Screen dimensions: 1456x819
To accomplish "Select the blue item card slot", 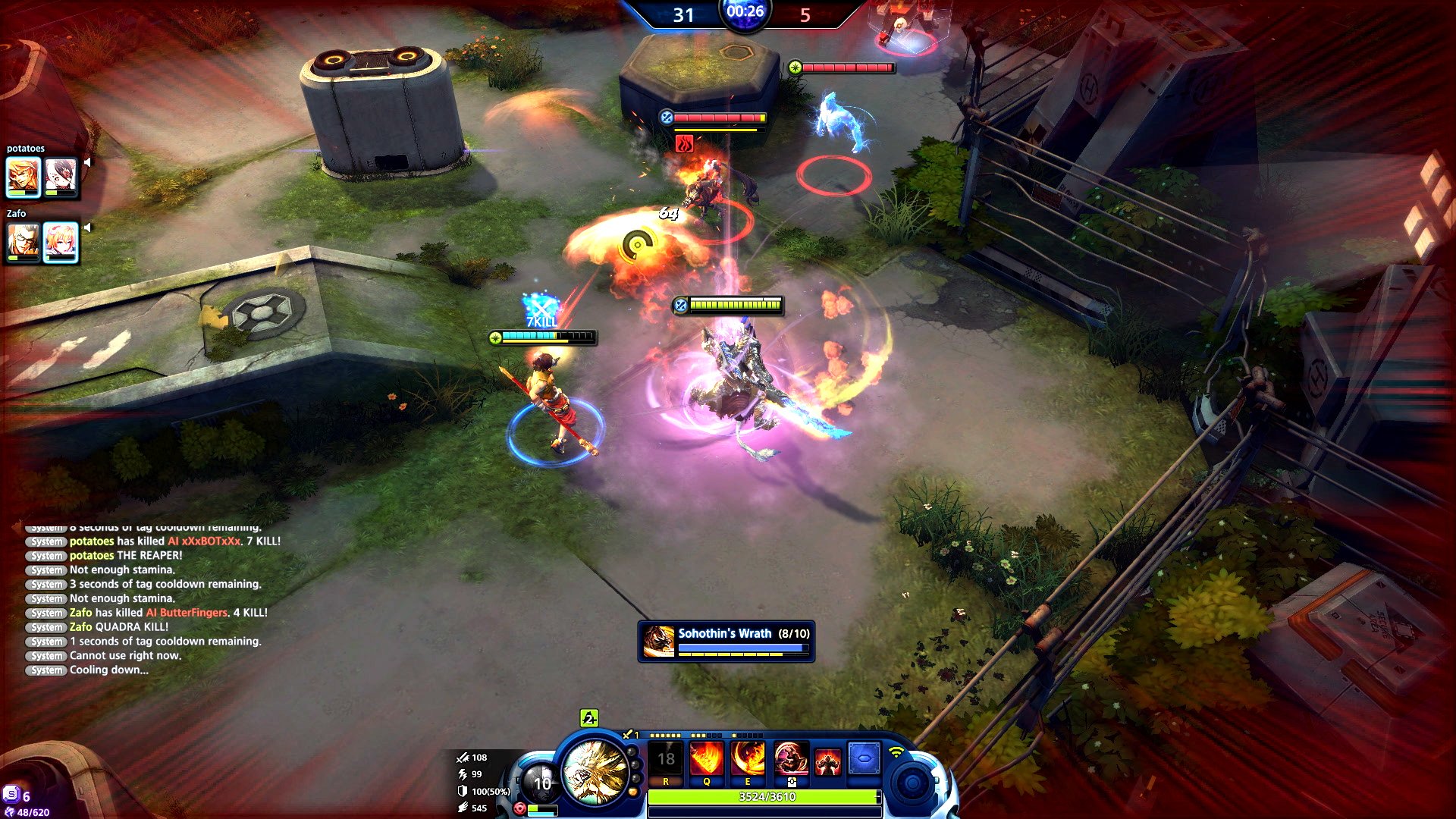I will pyautogui.click(x=864, y=759).
